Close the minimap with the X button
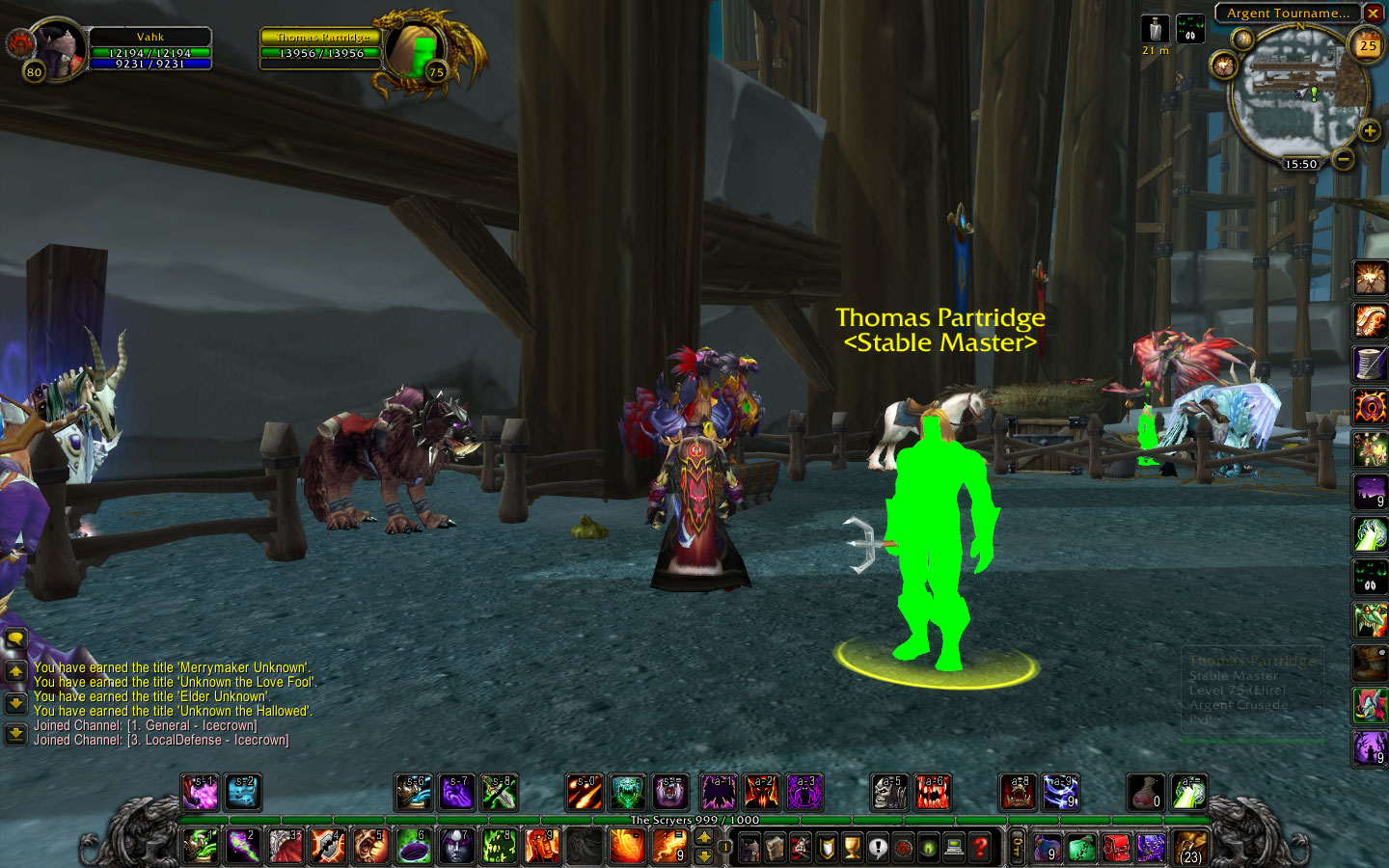Screen dimensions: 1389x868 click(x=1373, y=14)
